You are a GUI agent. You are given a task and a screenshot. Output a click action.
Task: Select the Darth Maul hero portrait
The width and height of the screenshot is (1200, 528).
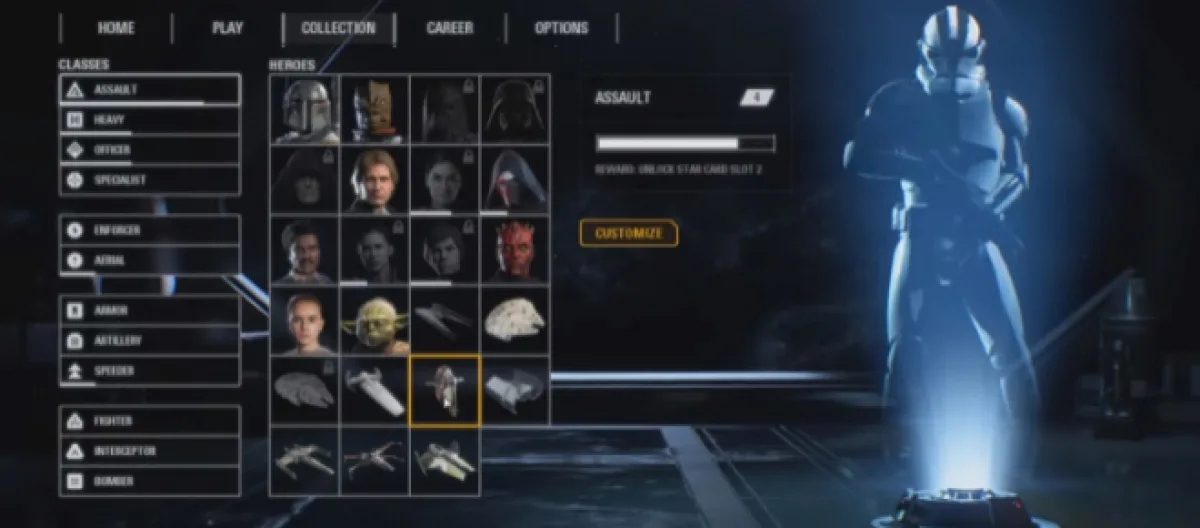coord(515,250)
